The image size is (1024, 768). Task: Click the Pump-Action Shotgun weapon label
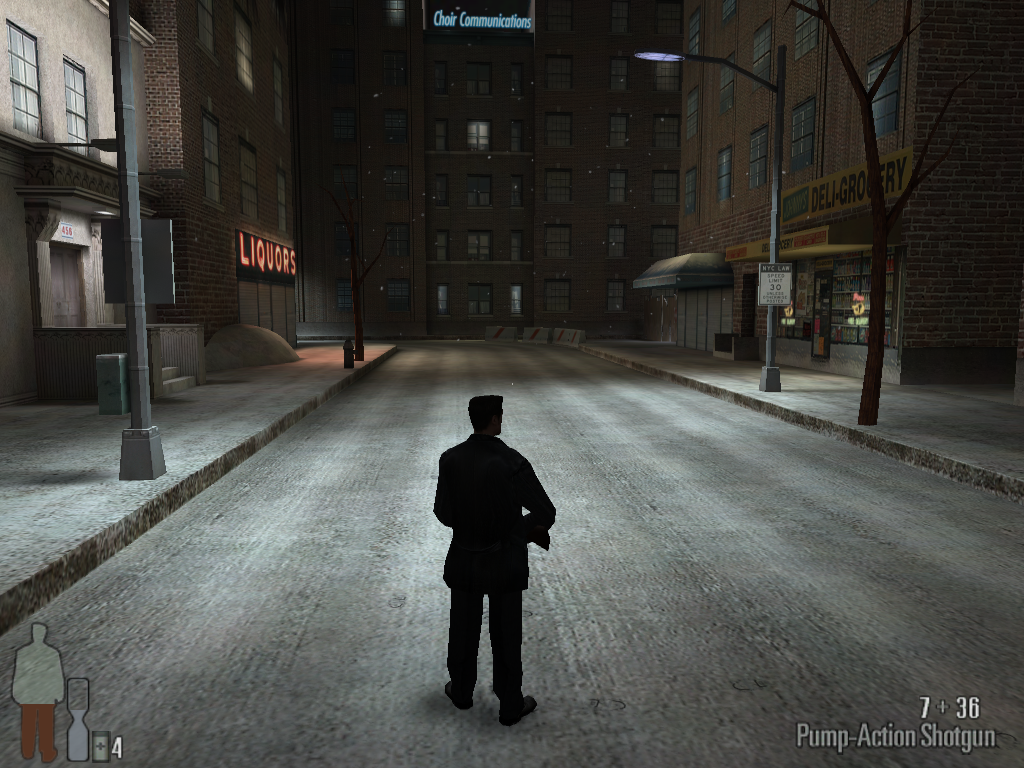pos(895,737)
